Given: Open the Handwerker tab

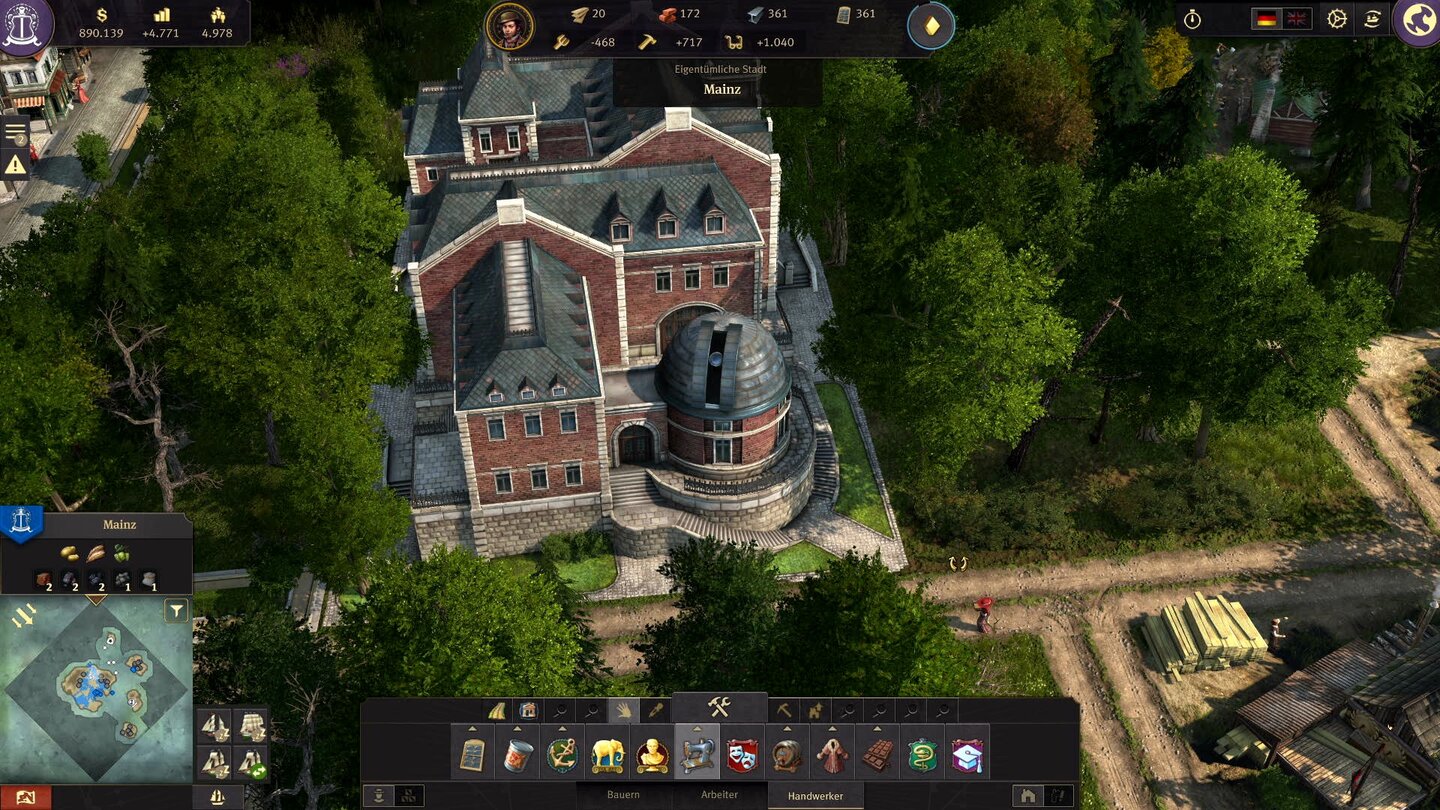Looking at the screenshot, I should (x=816, y=793).
